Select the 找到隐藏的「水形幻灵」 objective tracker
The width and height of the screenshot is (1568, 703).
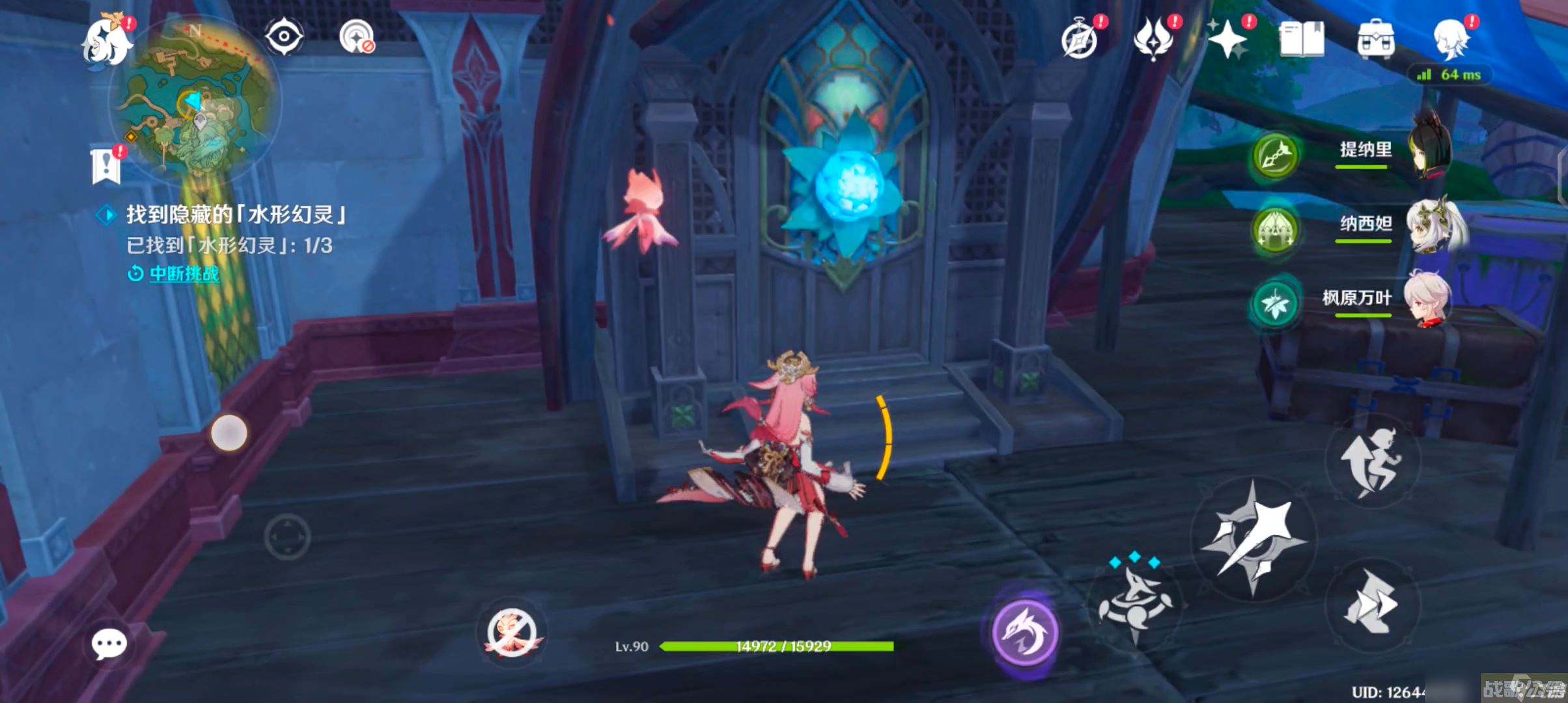(234, 214)
